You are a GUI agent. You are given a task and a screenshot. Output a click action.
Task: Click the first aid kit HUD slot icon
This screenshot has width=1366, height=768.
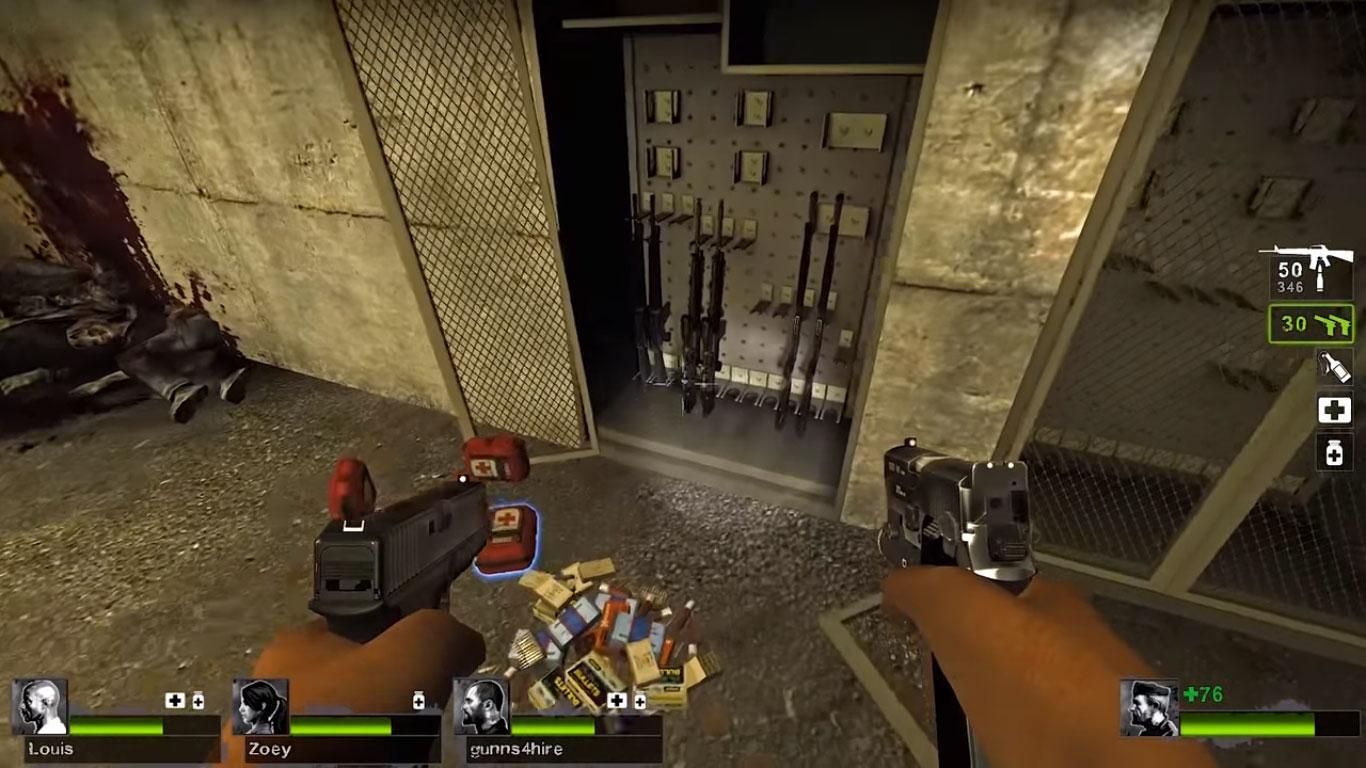(1336, 410)
